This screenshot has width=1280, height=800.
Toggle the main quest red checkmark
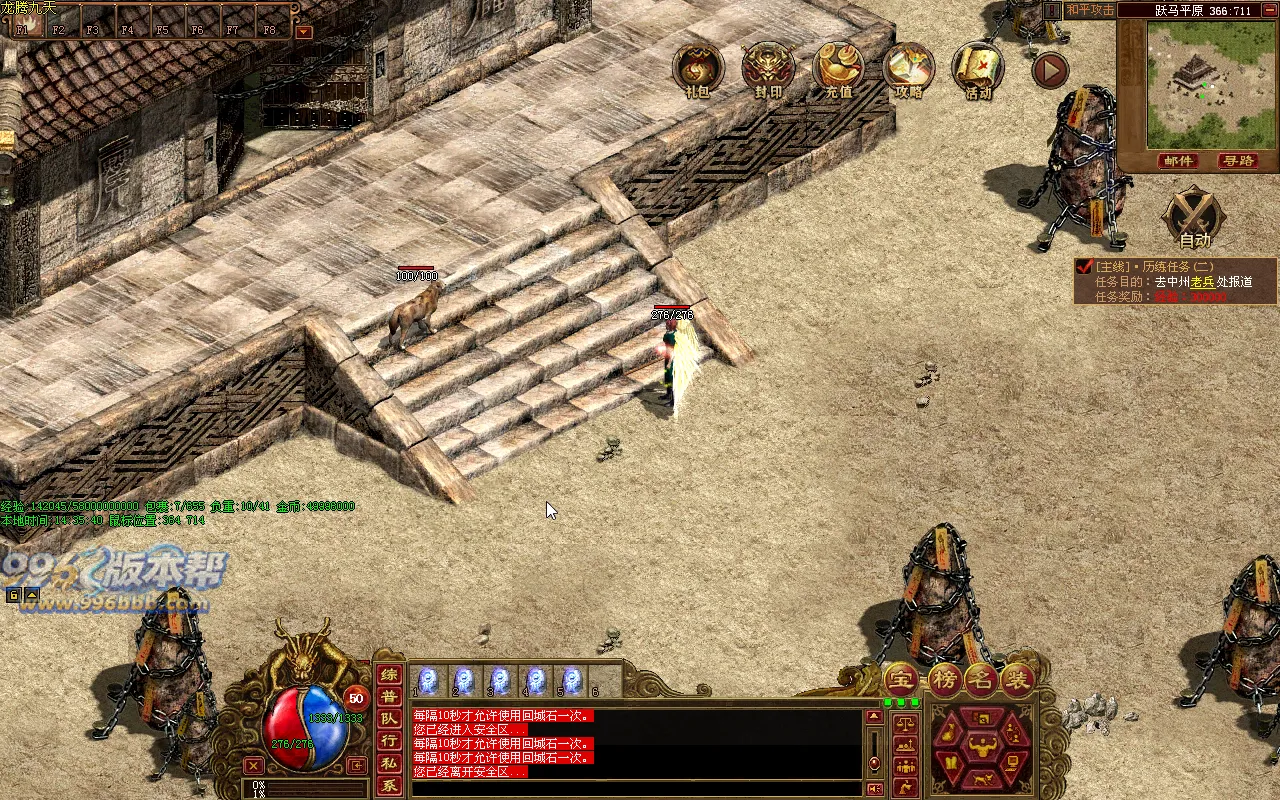click(x=1084, y=266)
